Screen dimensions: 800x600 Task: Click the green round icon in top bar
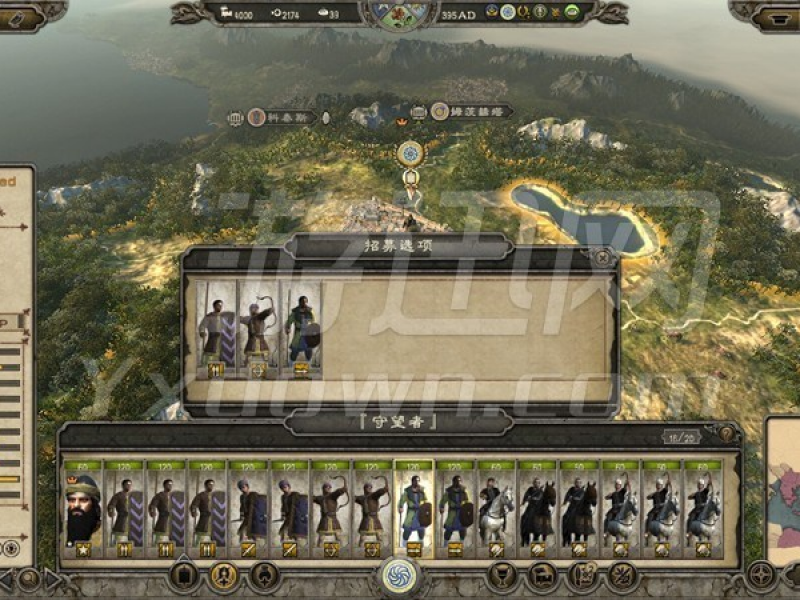click(571, 12)
